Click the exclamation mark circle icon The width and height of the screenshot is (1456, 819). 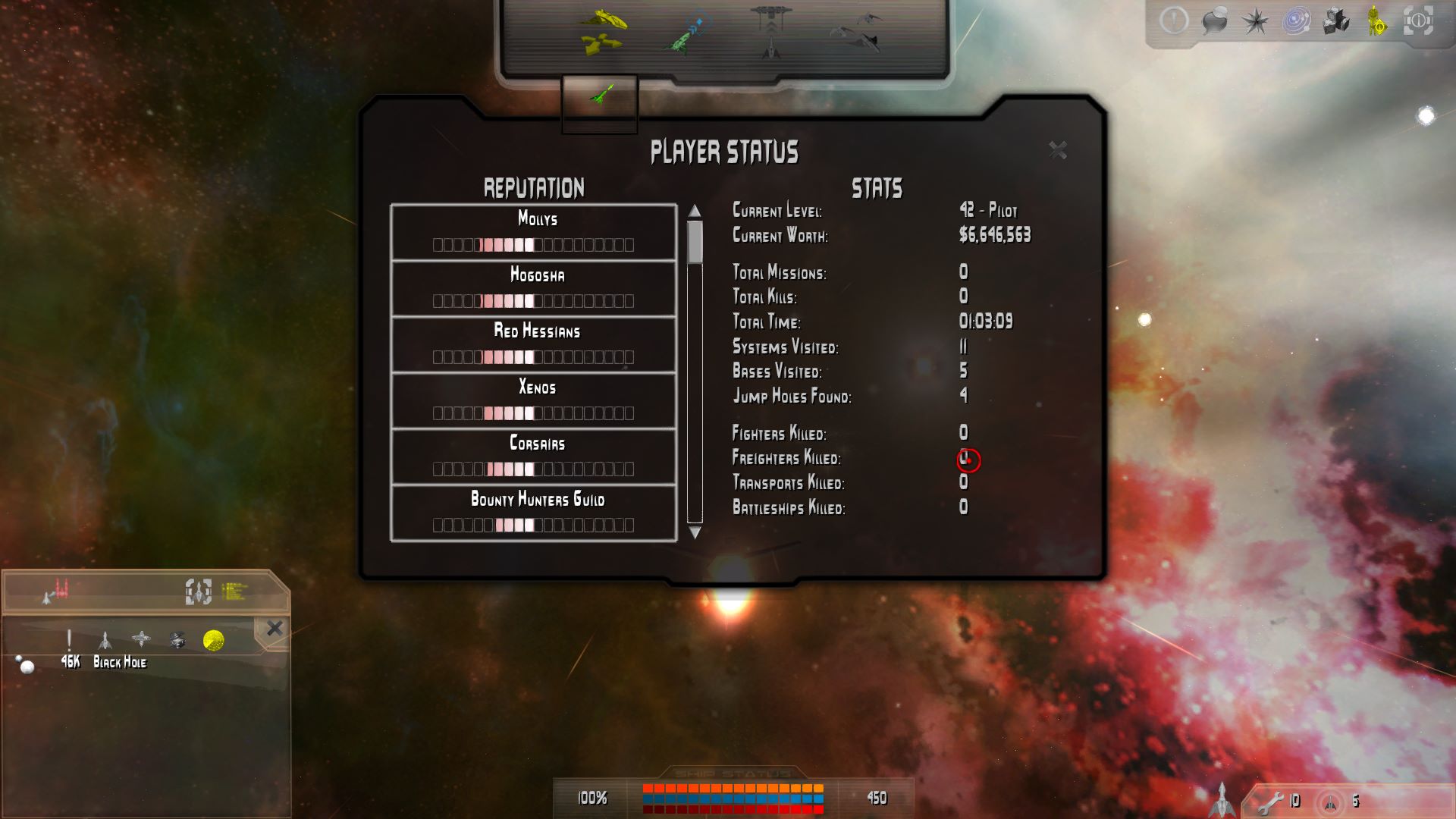[x=1174, y=21]
